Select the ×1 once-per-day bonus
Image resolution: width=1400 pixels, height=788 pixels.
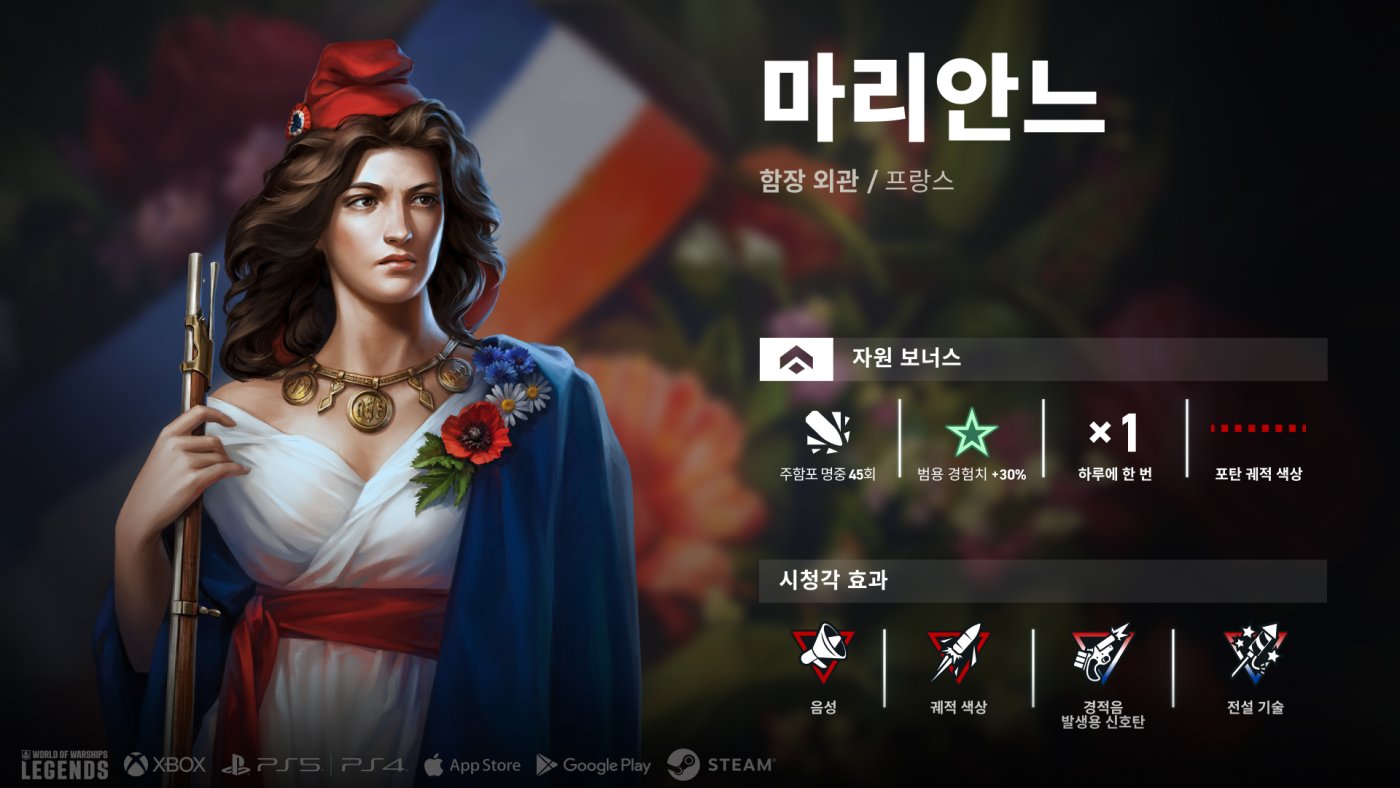click(x=1114, y=433)
